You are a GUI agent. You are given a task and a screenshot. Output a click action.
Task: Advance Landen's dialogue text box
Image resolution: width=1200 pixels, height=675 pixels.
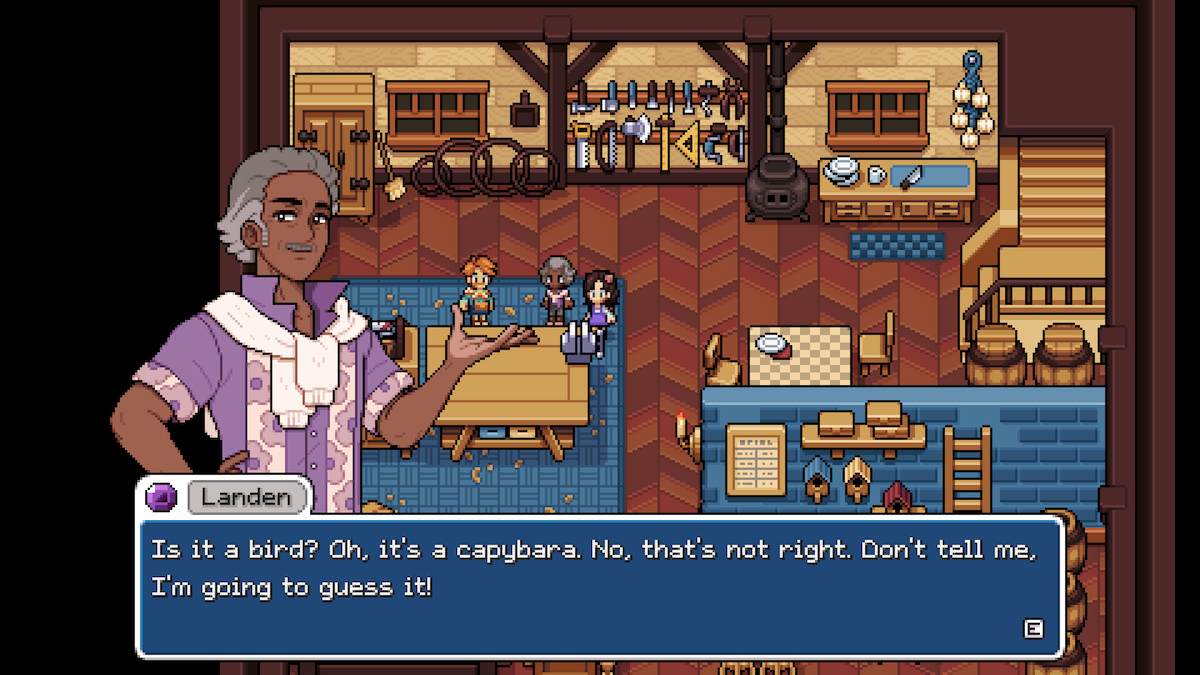tap(1033, 628)
